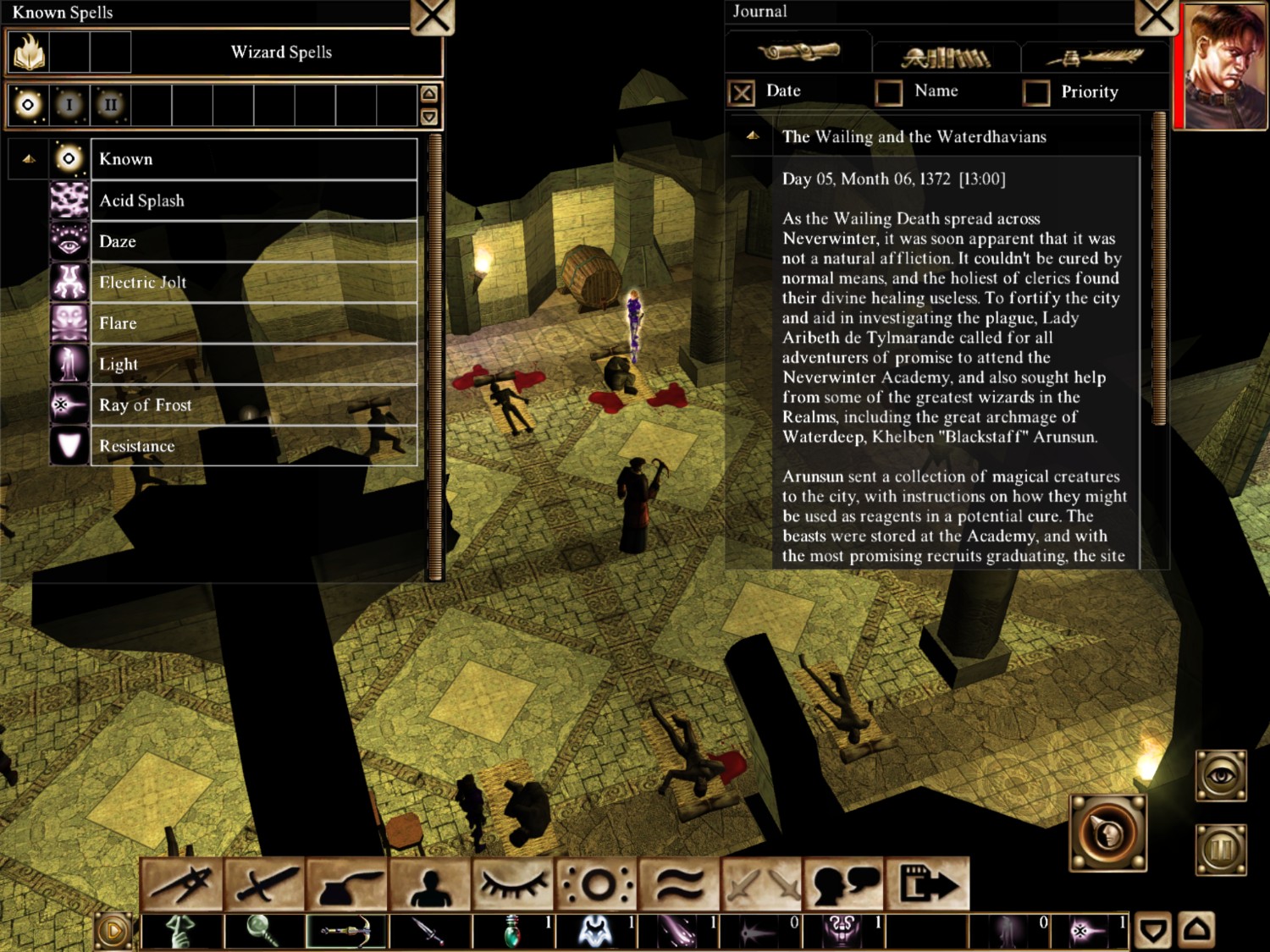This screenshot has height=952, width=1270.
Task: Open the speech bubble chat button
Action: point(845,884)
